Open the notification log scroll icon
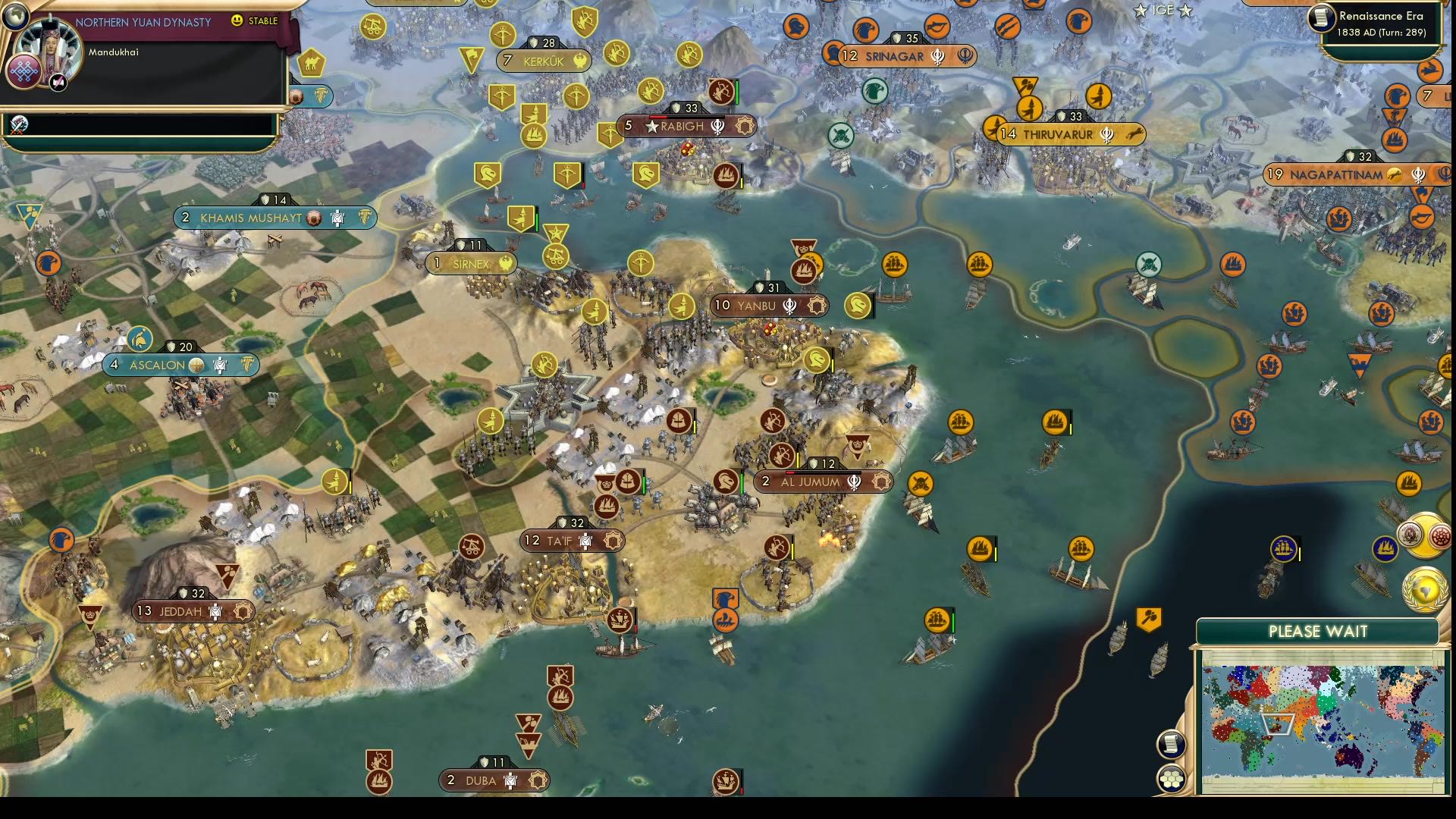This screenshot has height=819, width=1456. (1171, 743)
